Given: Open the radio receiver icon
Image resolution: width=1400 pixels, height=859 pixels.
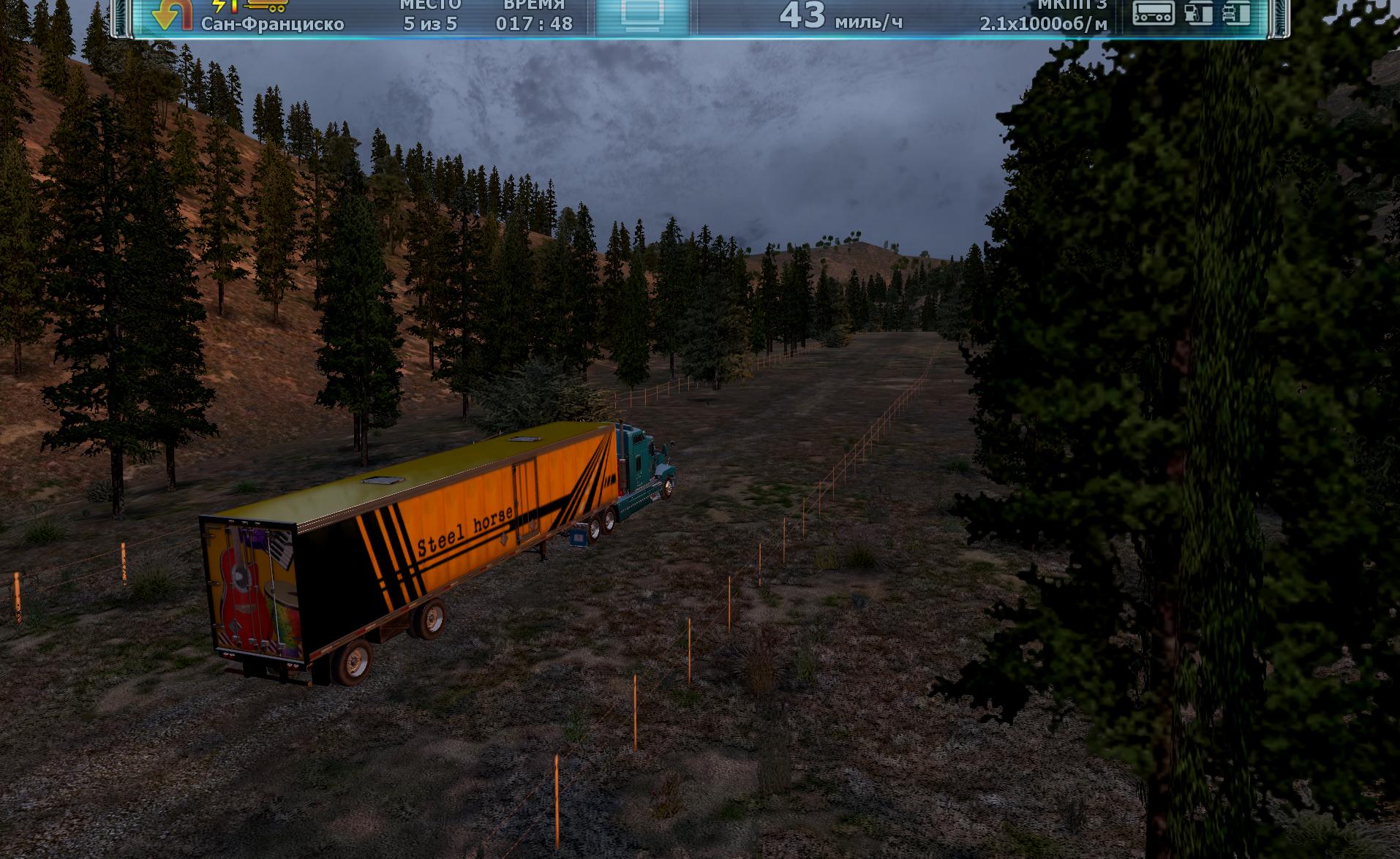Looking at the screenshot, I should tap(1154, 12).
